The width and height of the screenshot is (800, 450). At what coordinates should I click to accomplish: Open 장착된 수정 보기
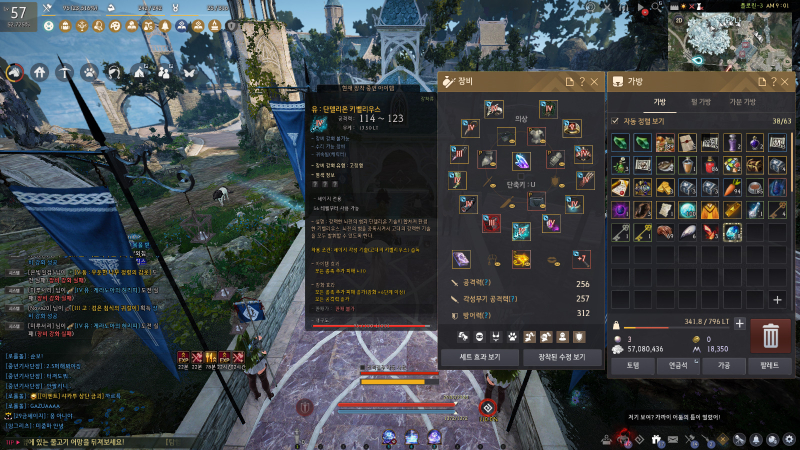[x=561, y=357]
